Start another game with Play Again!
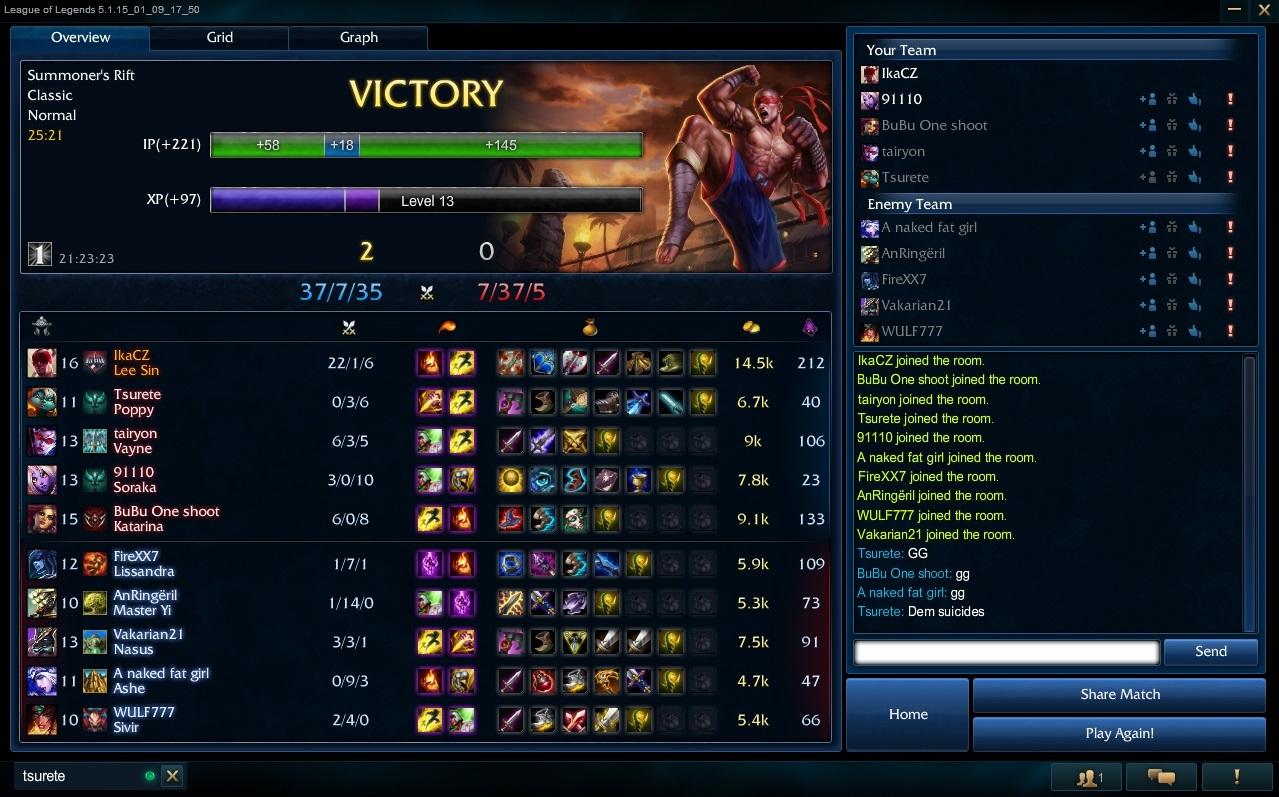 pos(1119,733)
